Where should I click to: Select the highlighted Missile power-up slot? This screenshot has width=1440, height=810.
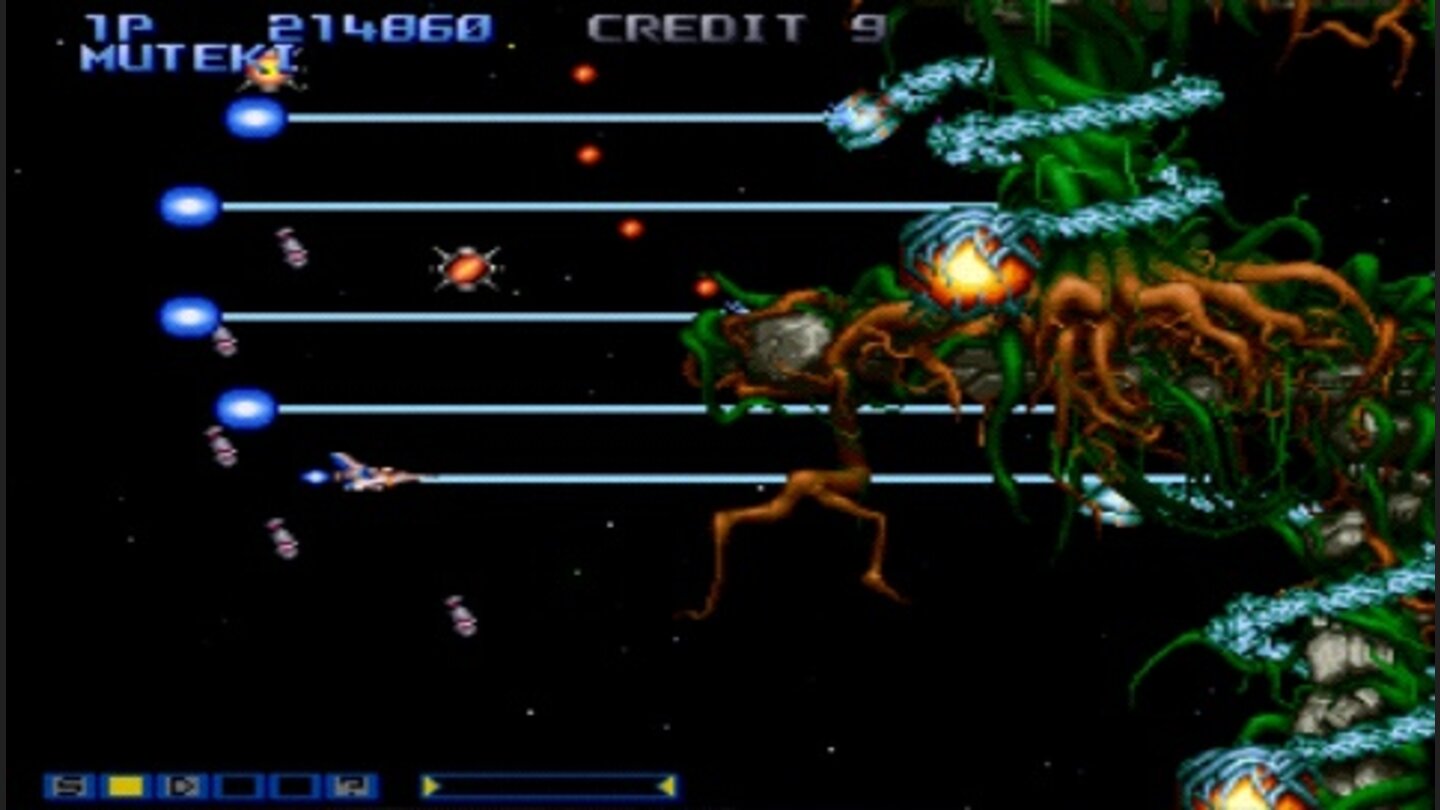(126, 786)
